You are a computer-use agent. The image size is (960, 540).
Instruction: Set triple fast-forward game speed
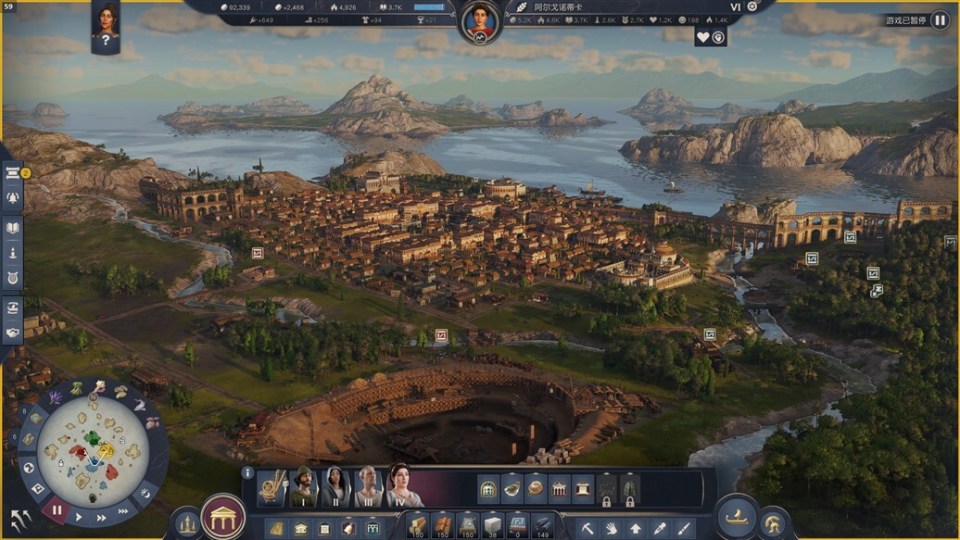click(x=123, y=512)
